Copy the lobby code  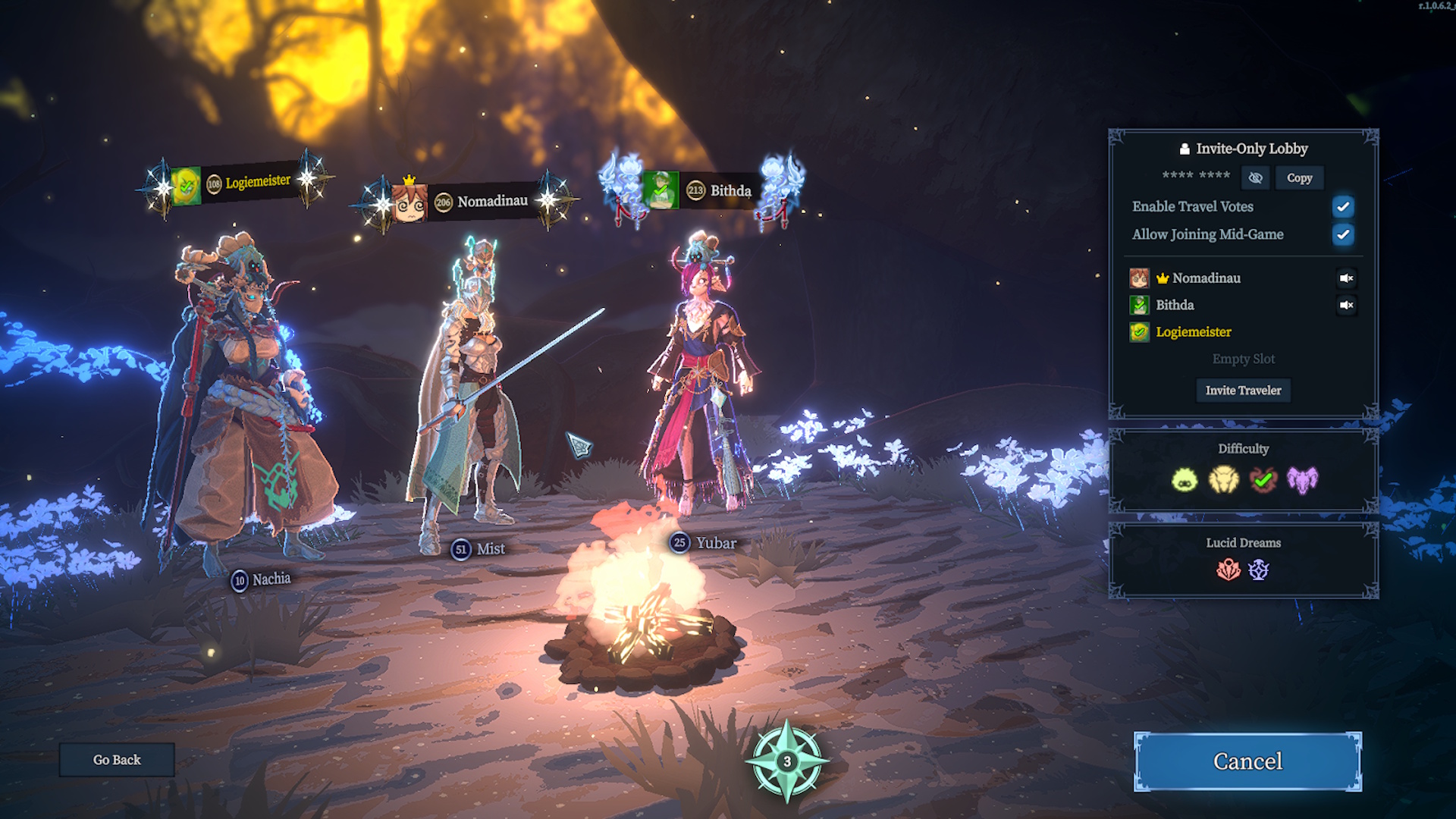pyautogui.click(x=1299, y=177)
